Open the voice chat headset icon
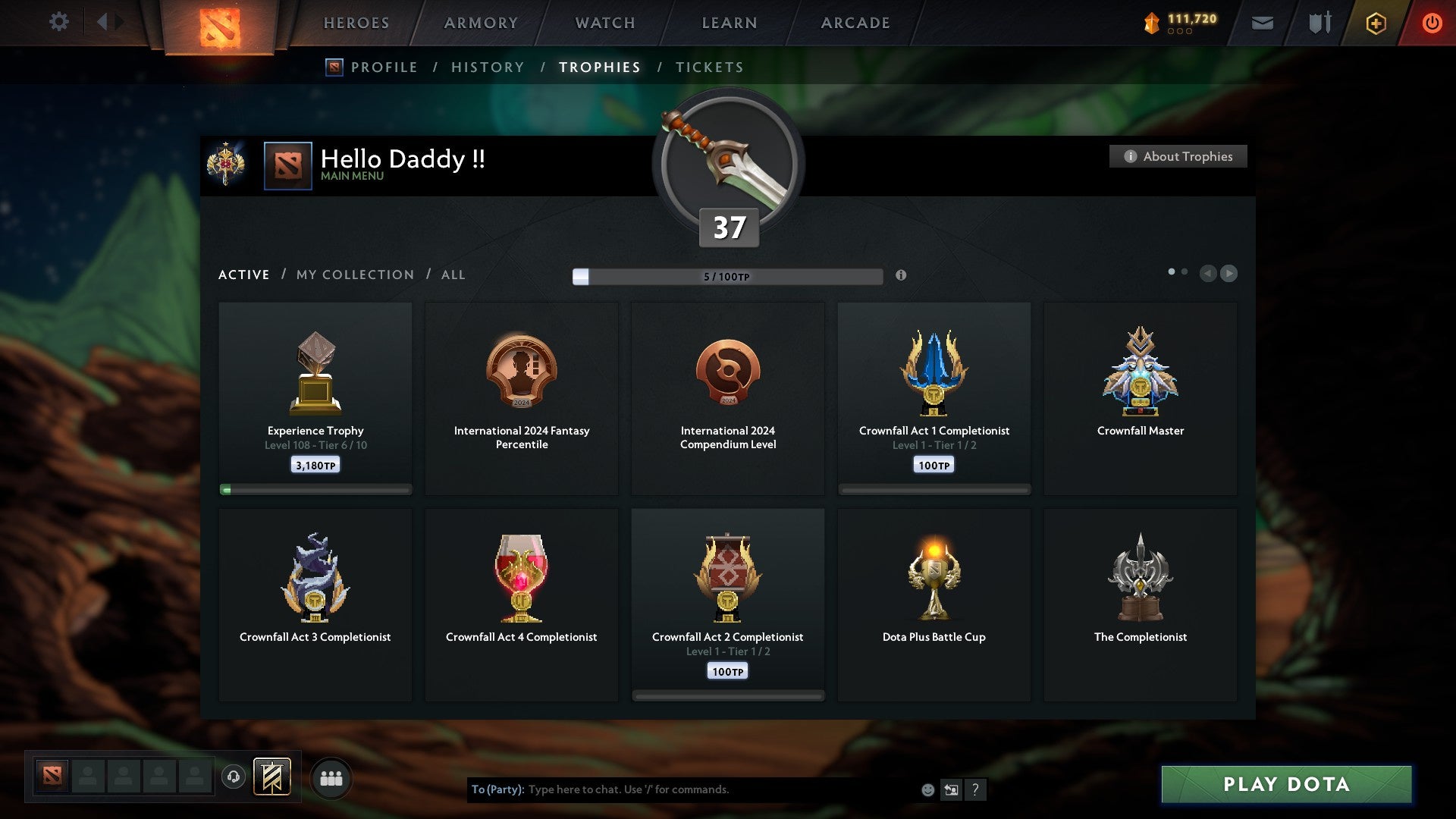The width and height of the screenshot is (1456, 819). 233,777
